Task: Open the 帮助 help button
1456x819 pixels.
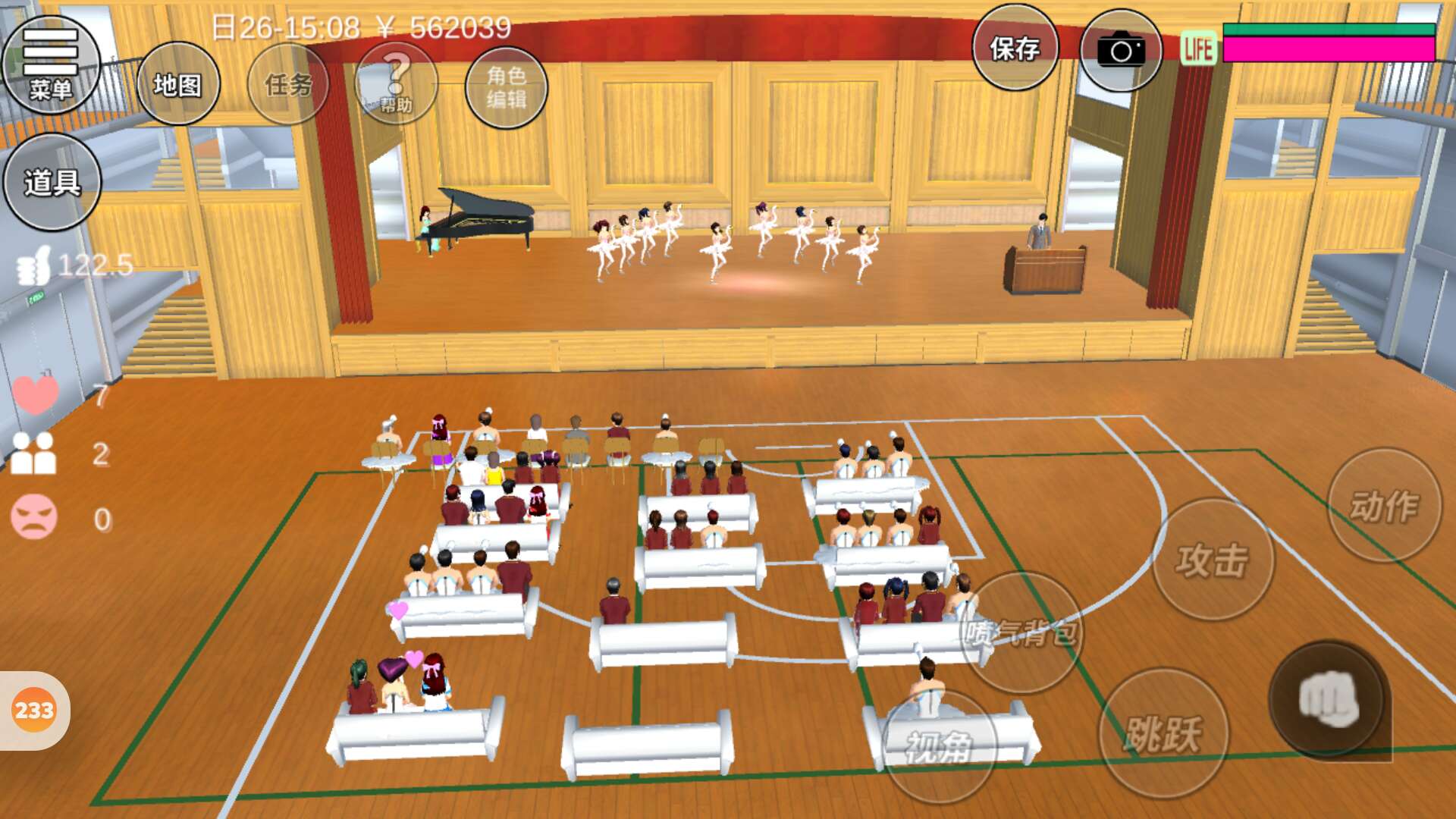Action: [396, 84]
